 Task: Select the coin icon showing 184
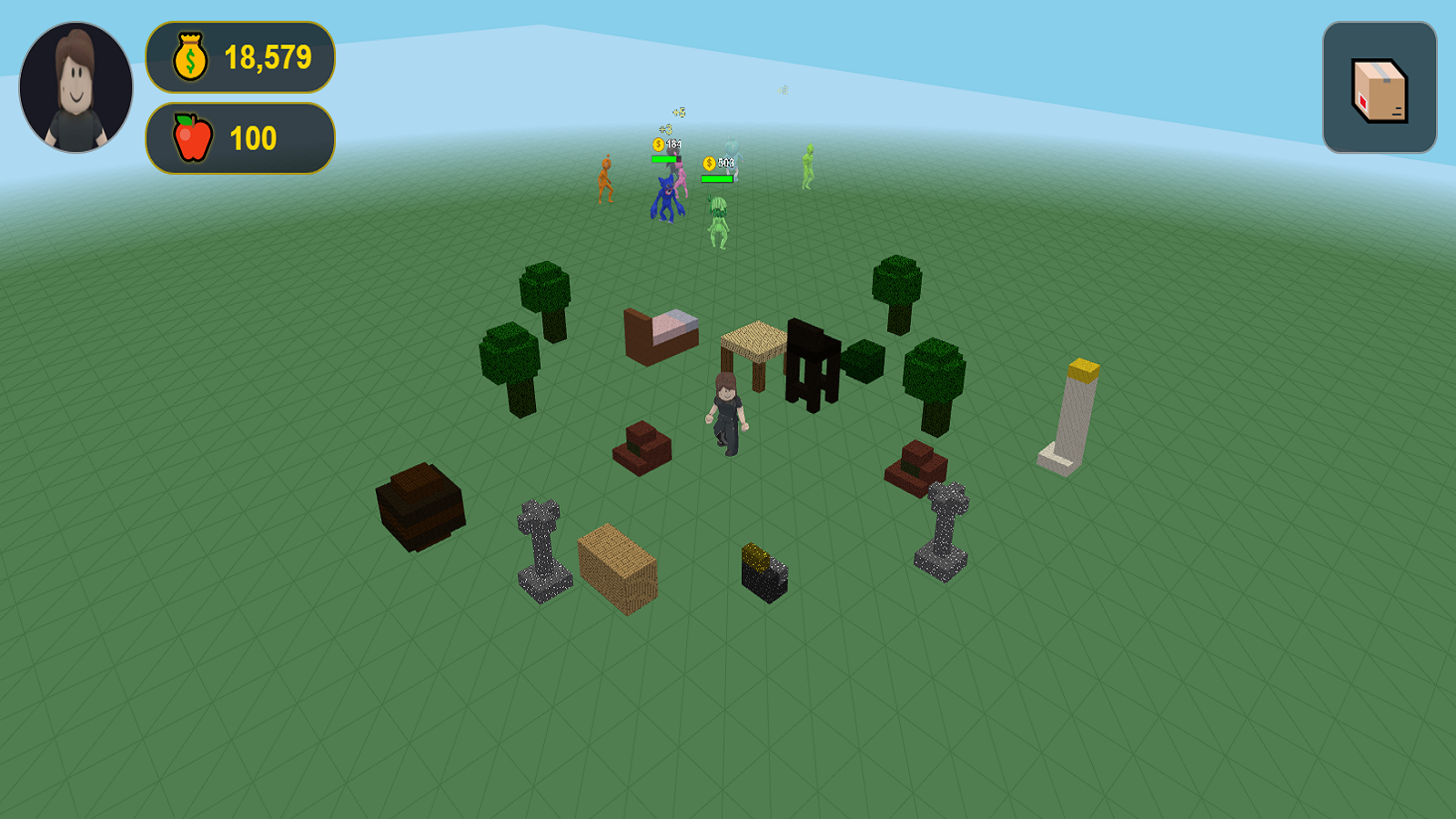pyautogui.click(x=658, y=145)
